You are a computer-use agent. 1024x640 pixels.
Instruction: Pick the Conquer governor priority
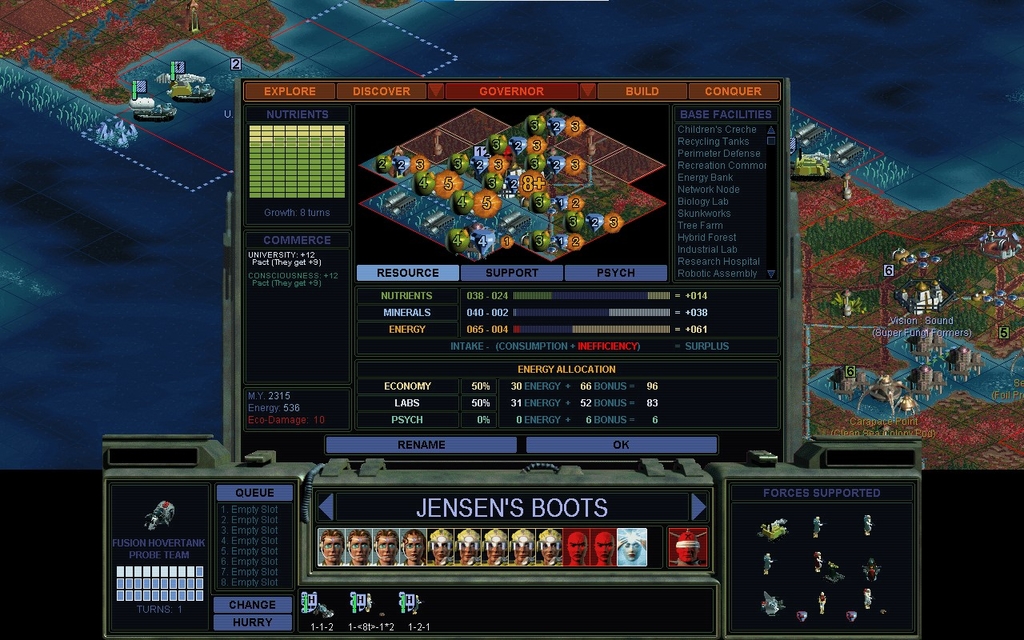click(x=733, y=91)
